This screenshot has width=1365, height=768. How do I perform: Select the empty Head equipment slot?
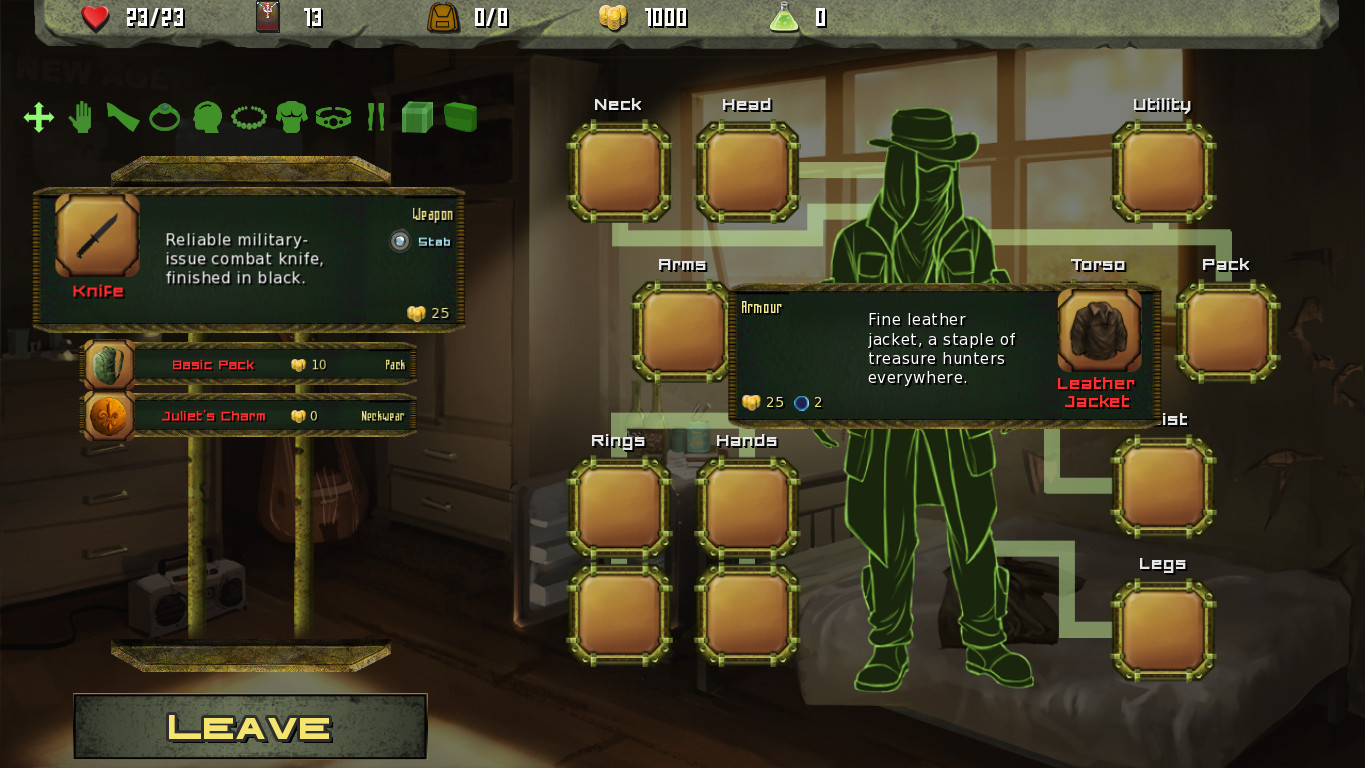(x=747, y=171)
